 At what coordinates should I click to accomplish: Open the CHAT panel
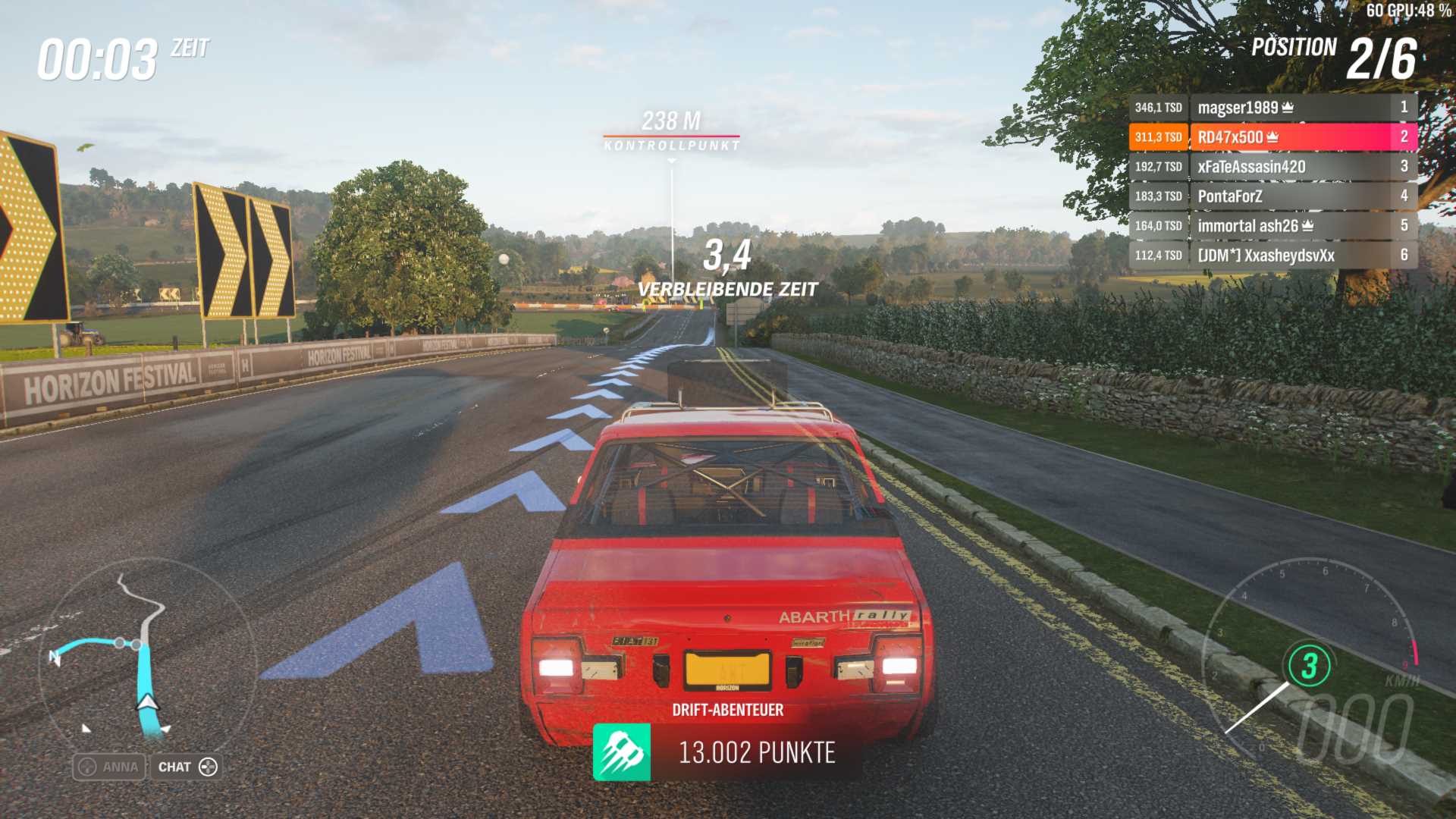click(x=186, y=767)
